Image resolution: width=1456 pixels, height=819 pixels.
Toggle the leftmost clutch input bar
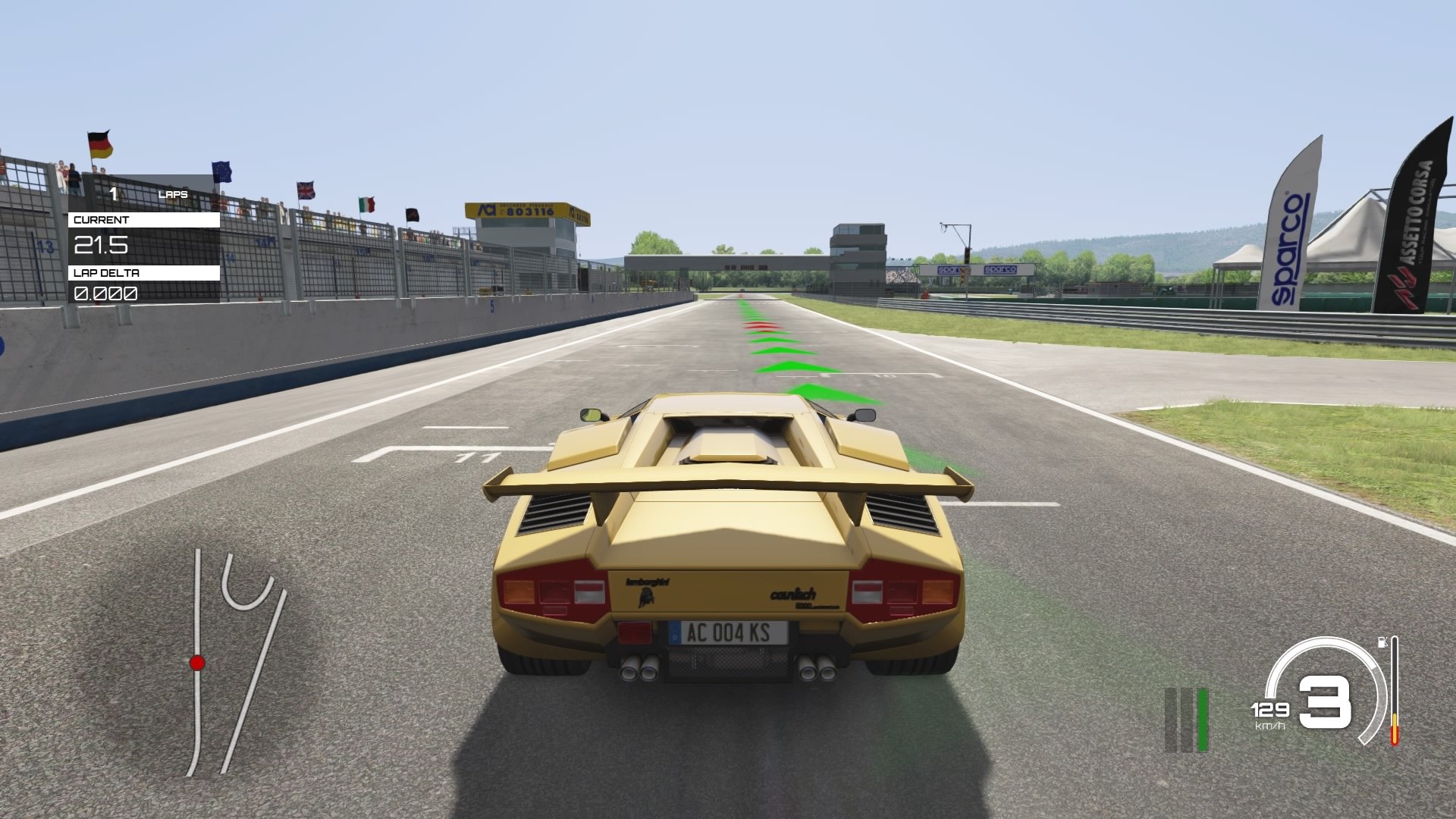click(x=1171, y=720)
